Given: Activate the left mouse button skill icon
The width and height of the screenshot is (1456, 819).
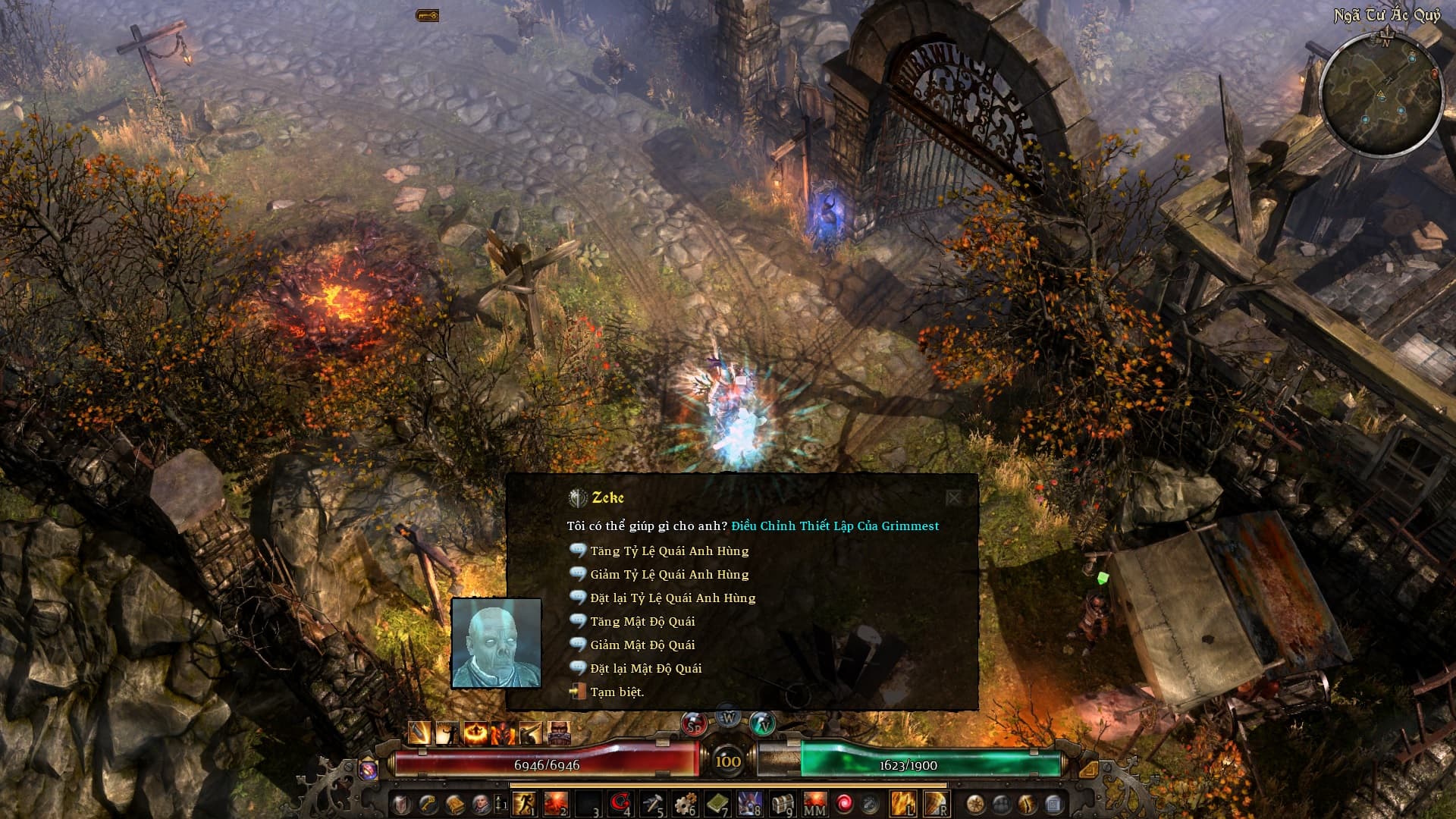Looking at the screenshot, I should [902, 803].
